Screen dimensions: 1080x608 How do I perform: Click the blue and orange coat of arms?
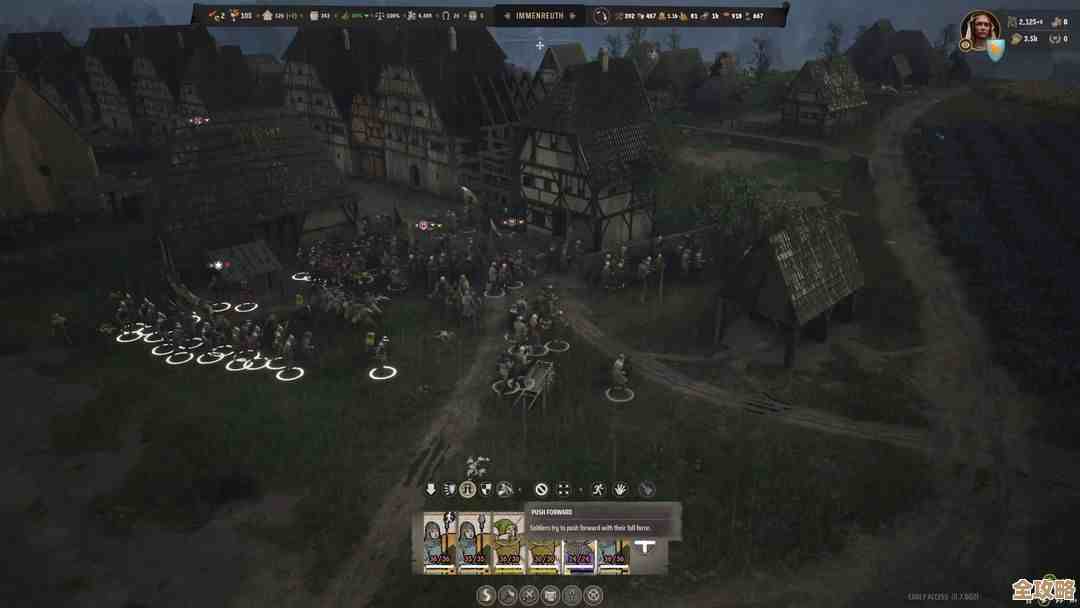click(x=996, y=48)
